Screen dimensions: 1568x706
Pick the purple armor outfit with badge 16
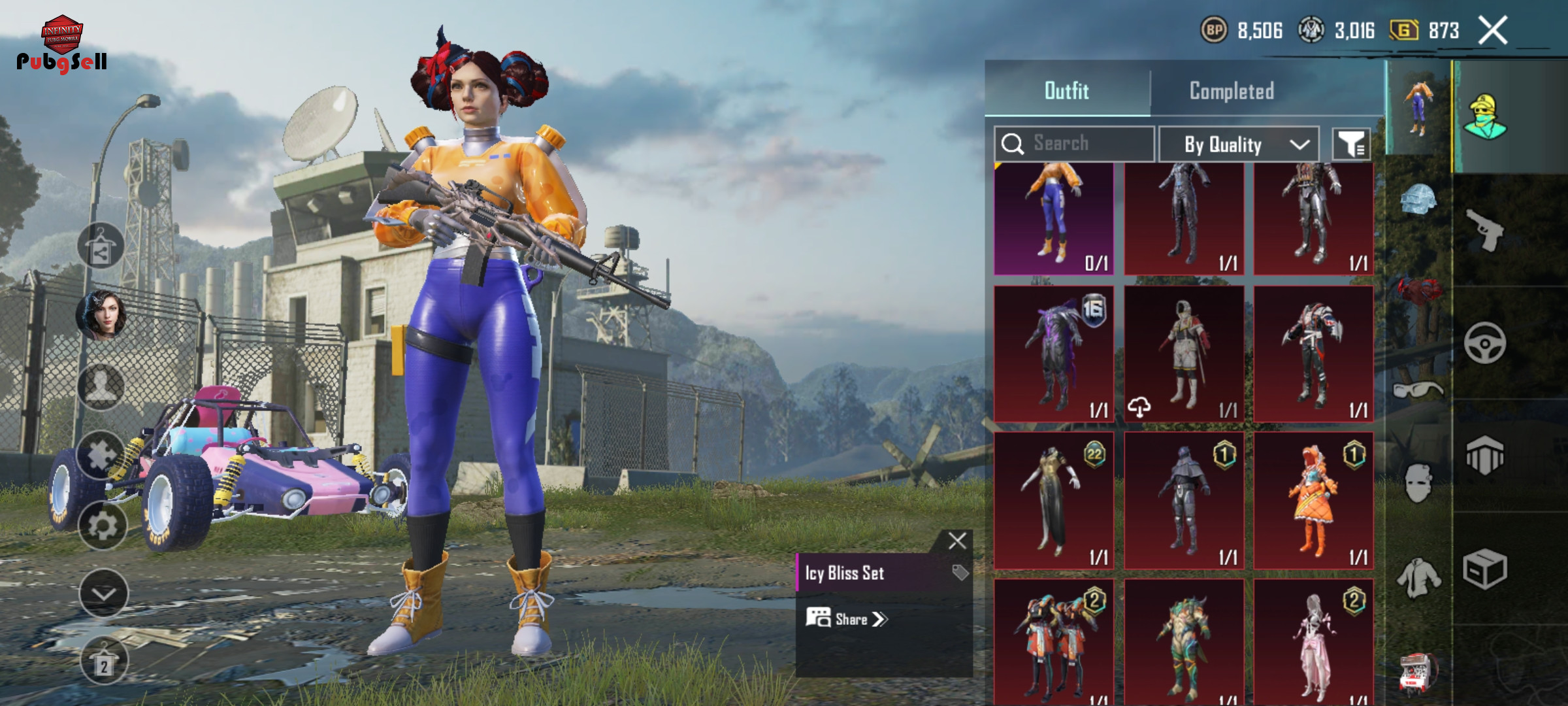pyautogui.click(x=1053, y=354)
